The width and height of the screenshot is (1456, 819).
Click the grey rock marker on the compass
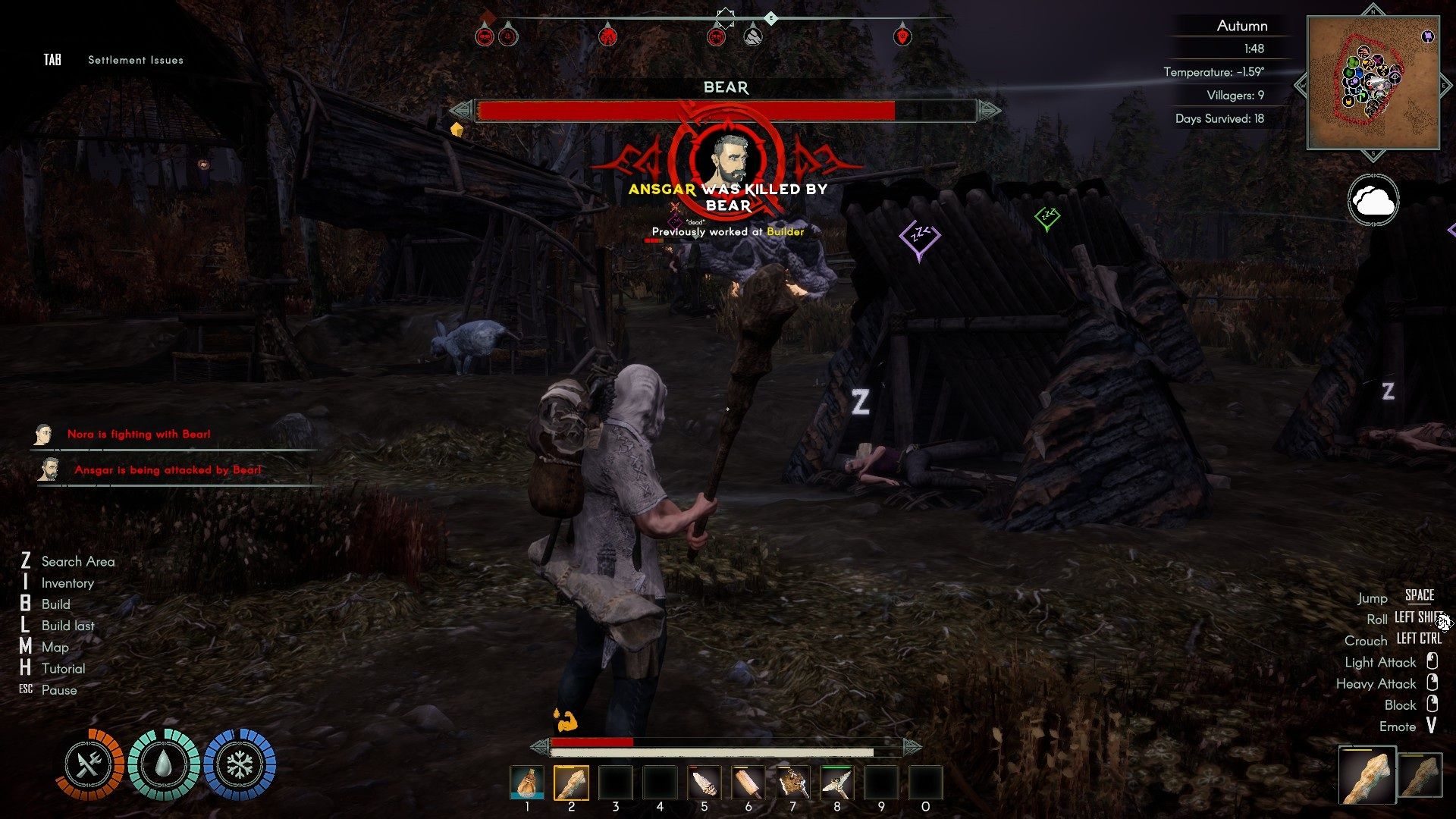[x=752, y=36]
